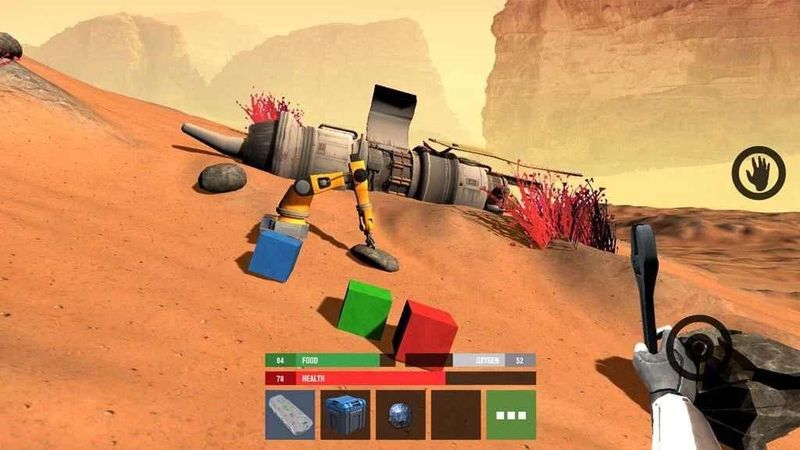Select the grey capsule hotbar slot

click(290, 414)
